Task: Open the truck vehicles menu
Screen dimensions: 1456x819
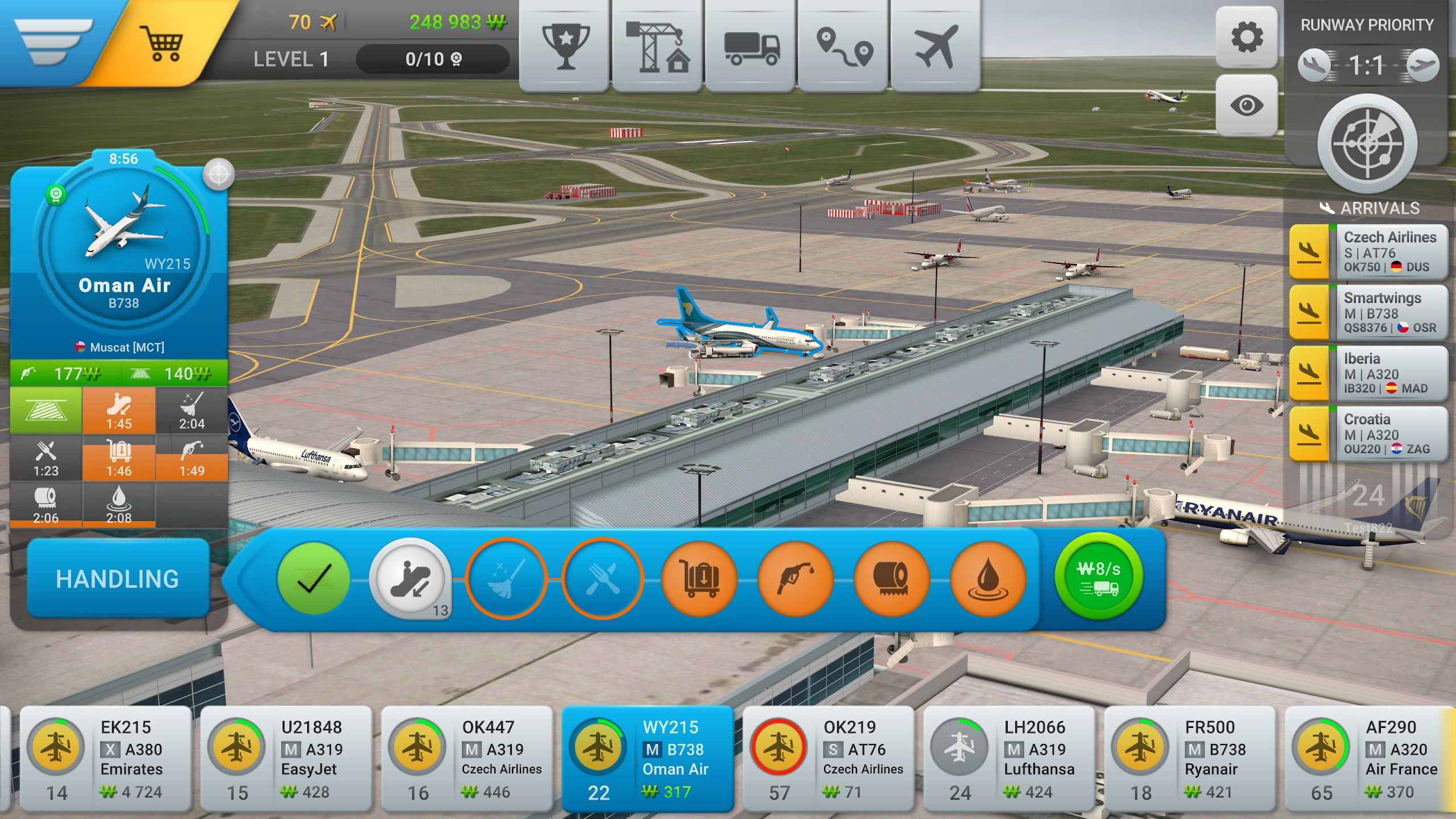Action: click(x=751, y=45)
